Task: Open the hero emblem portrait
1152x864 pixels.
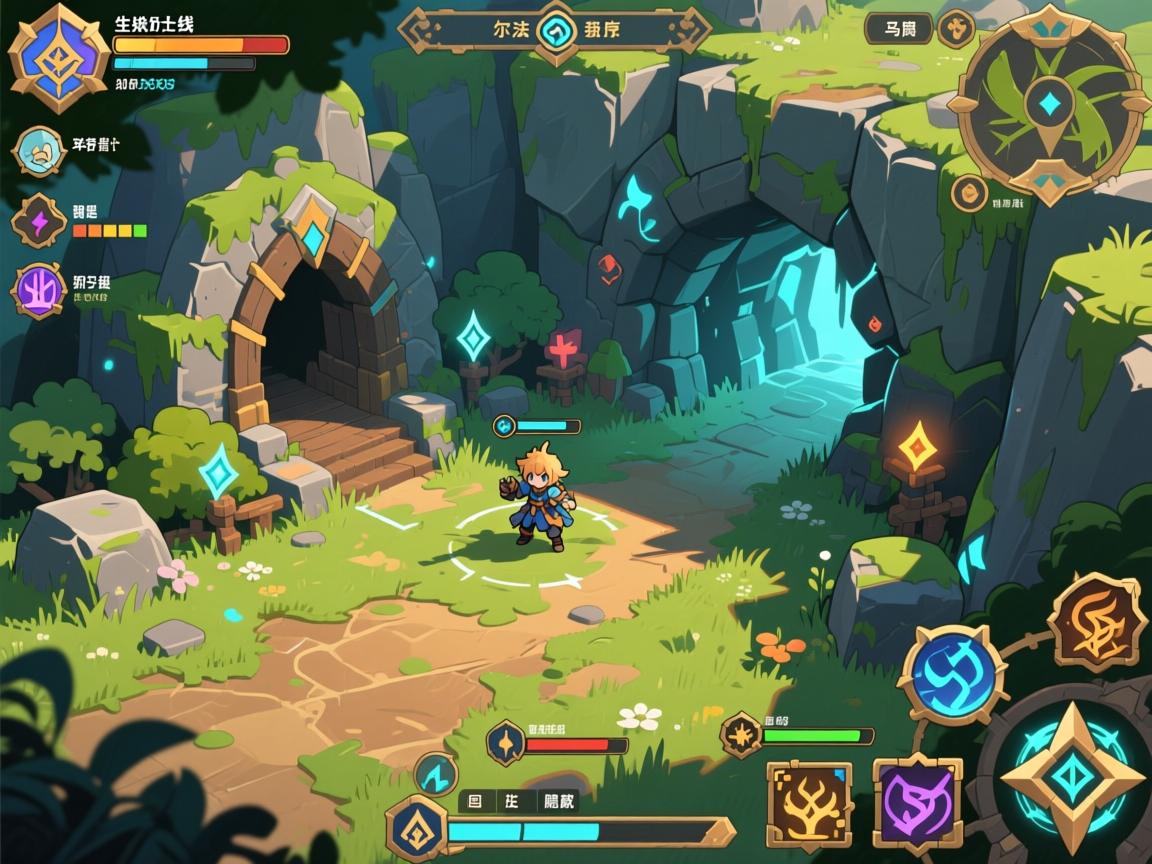Action: tap(58, 56)
